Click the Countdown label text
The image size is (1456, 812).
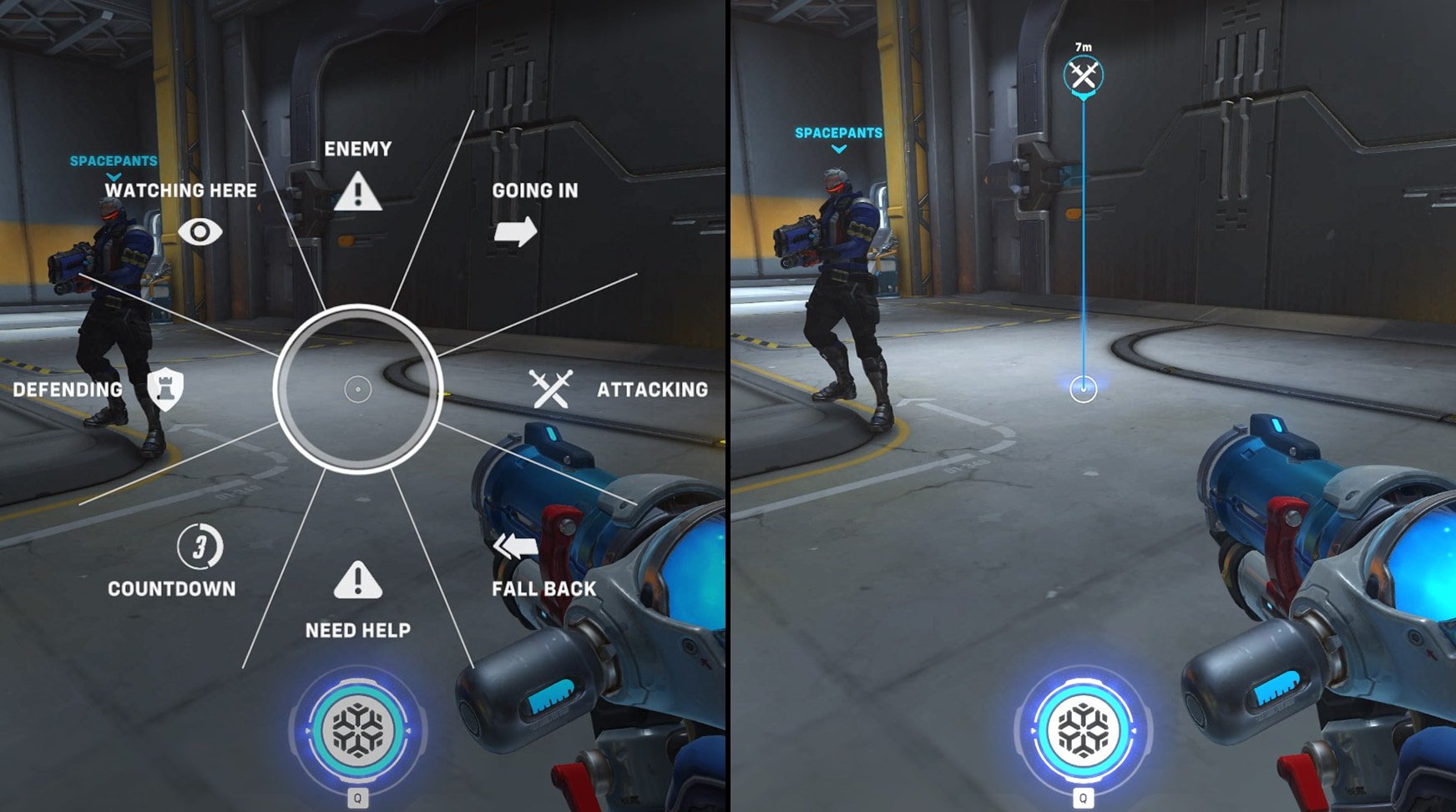(x=172, y=588)
